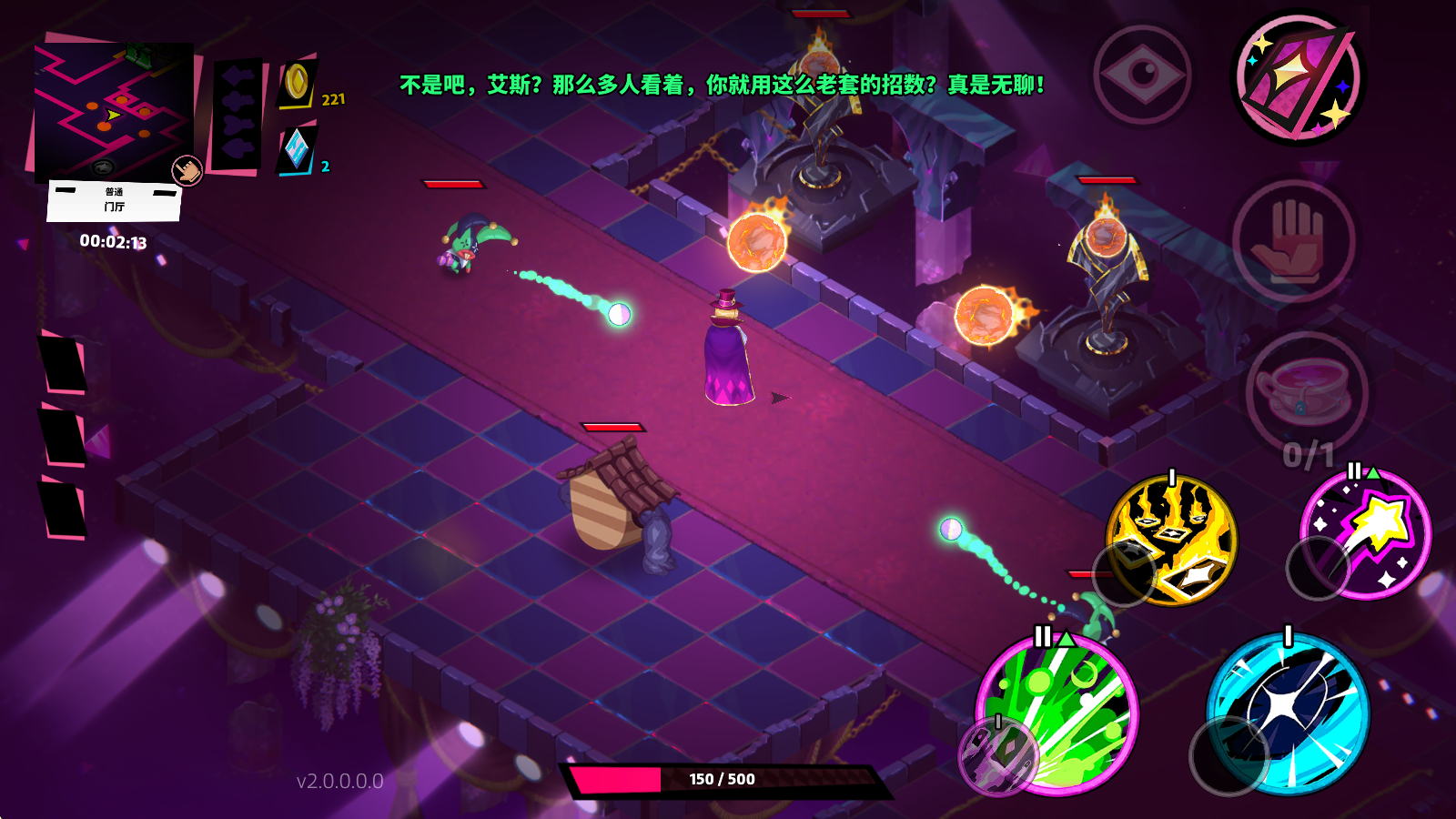Screen dimensions: 1456x819
Task: Select the gold coin currency icon
Action: pyautogui.click(x=297, y=84)
